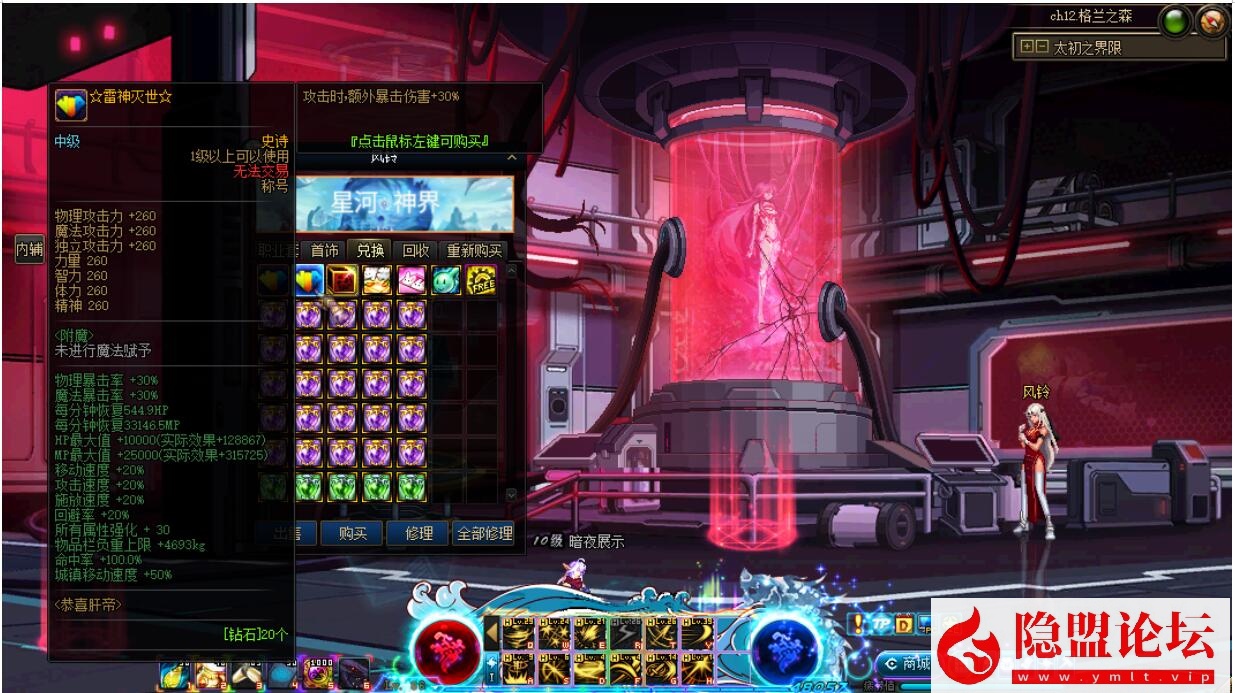Switch to the 首饰 tab
The width and height of the screenshot is (1235, 693).
(325, 251)
